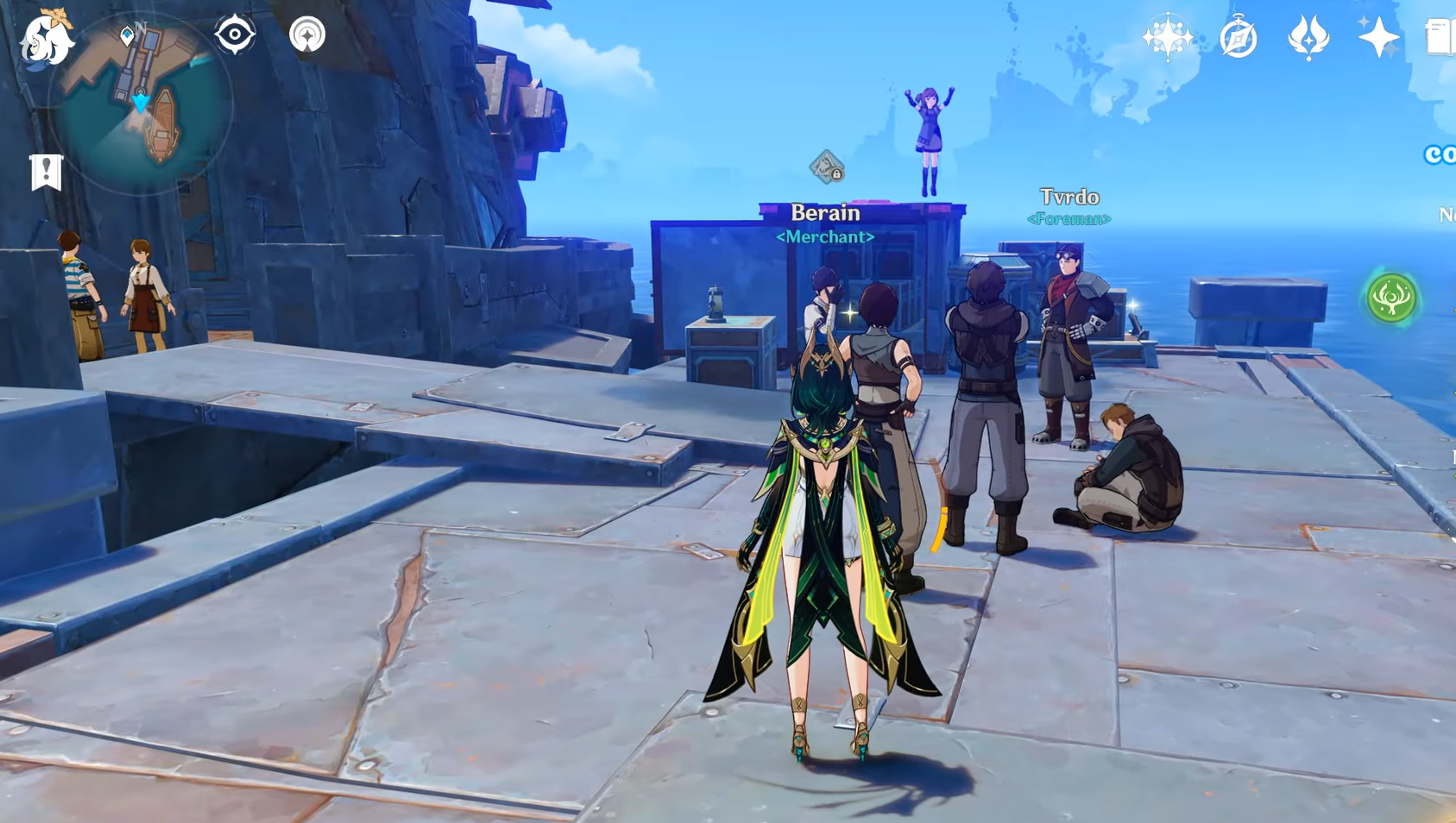The height and width of the screenshot is (823, 1456).
Task: Open the book icon in top-right corner
Action: [x=1440, y=38]
